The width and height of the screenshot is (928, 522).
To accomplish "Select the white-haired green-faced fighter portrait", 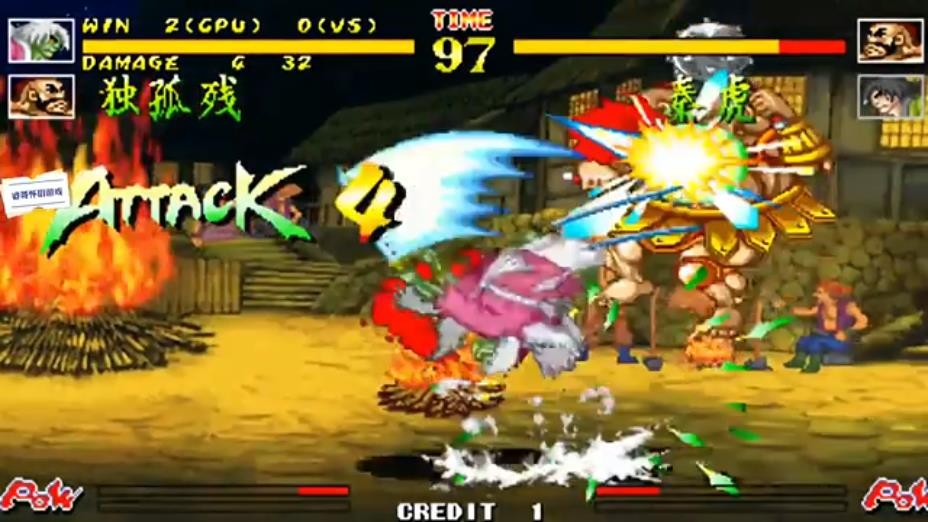I will pyautogui.click(x=41, y=40).
